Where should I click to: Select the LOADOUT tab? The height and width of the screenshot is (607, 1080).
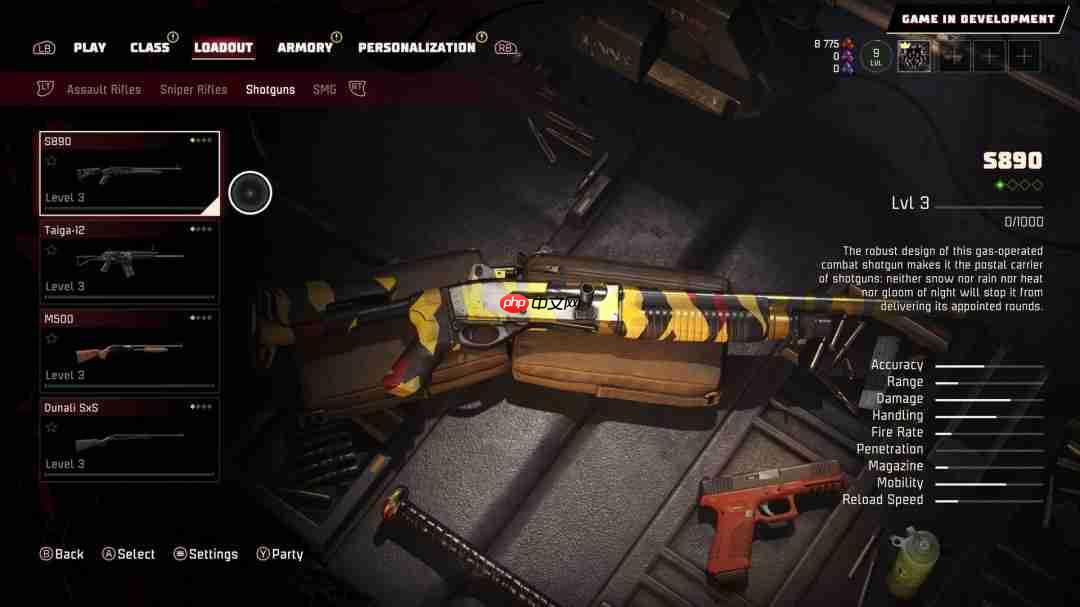click(223, 48)
